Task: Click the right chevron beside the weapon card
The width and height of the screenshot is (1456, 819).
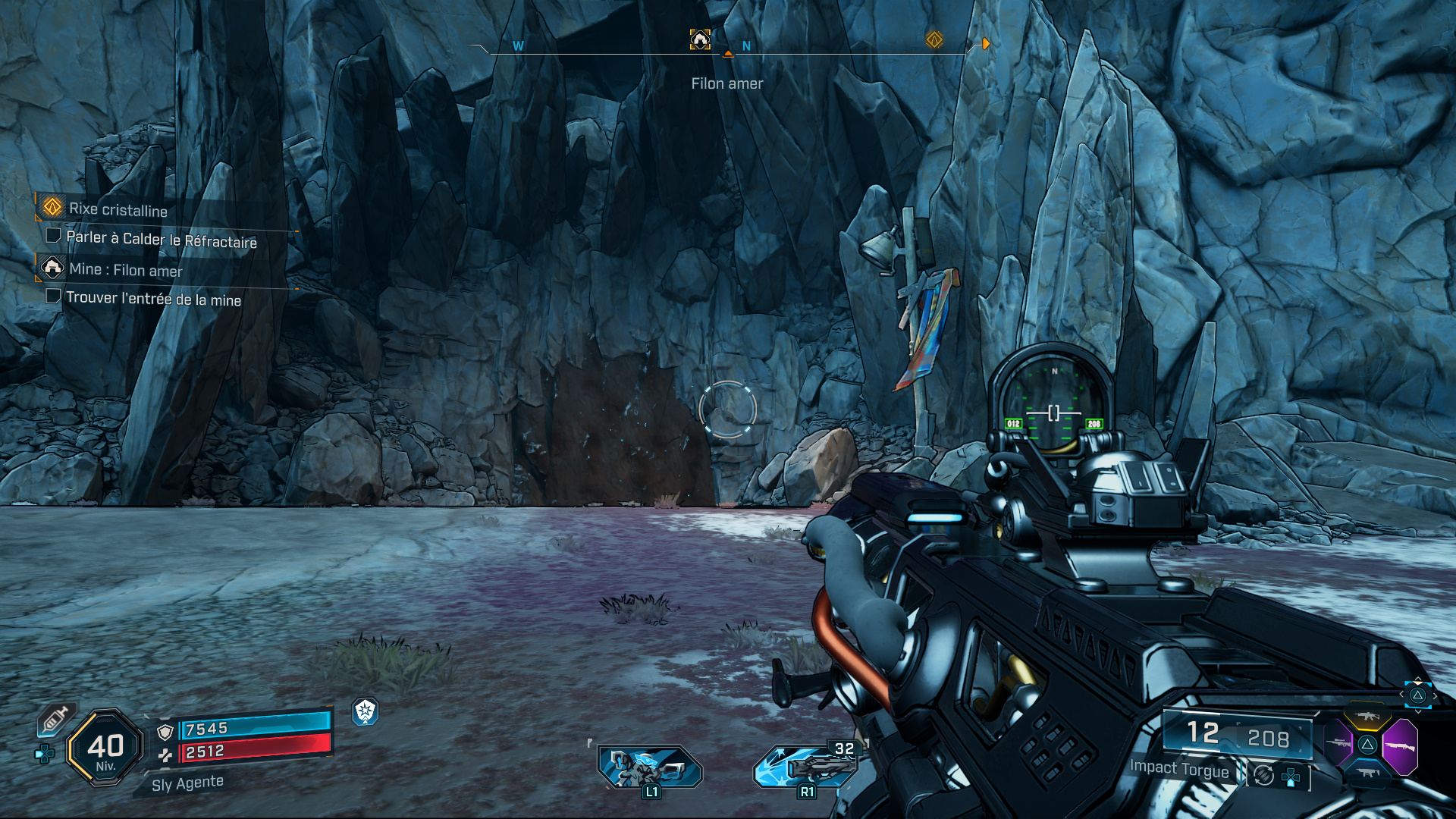Action: [x=1436, y=695]
